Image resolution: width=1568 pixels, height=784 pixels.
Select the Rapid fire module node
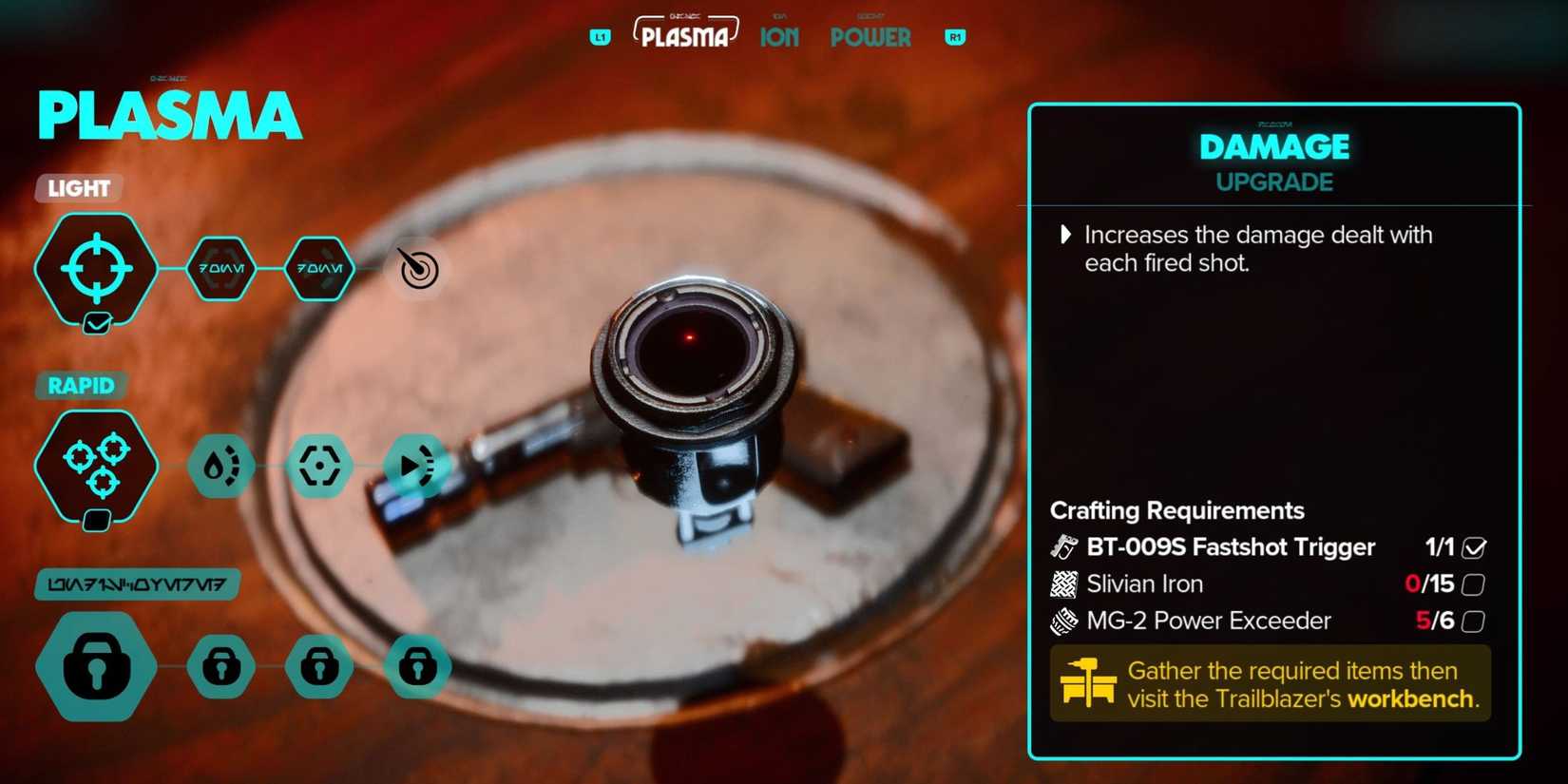click(x=95, y=466)
